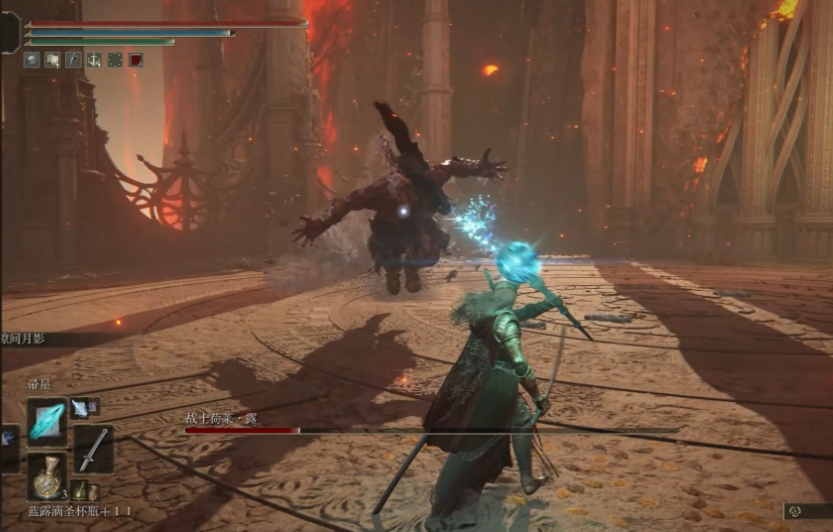Choose the small next-spell icon above the sword
This screenshot has width=833, height=532.
coord(79,407)
